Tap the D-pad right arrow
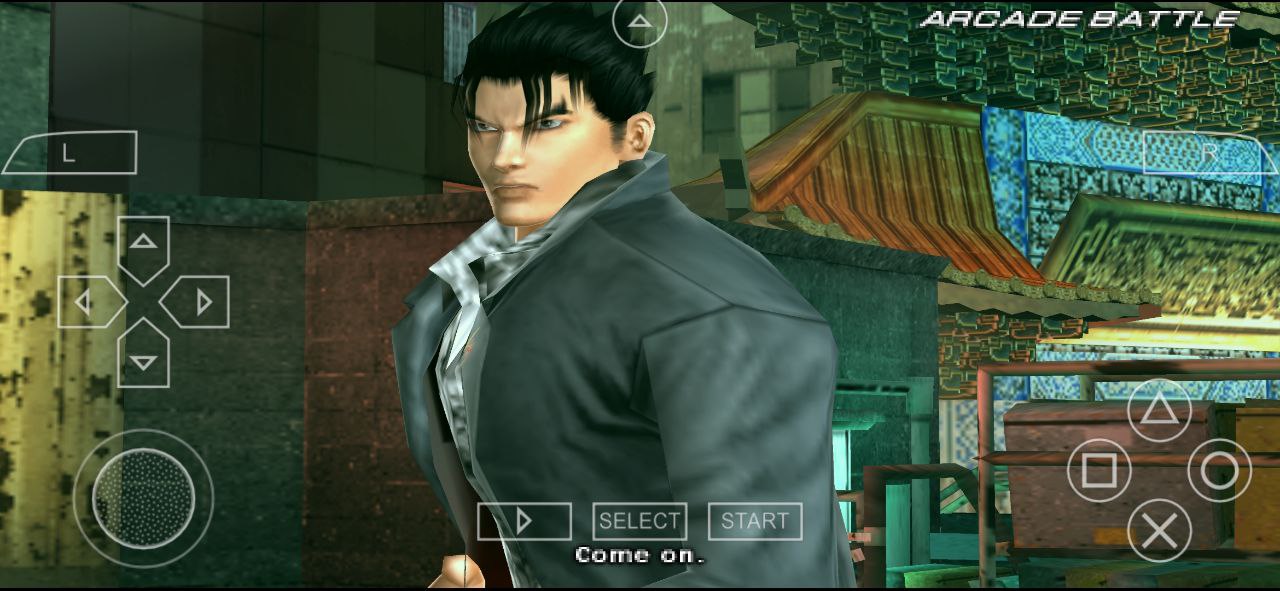 tap(200, 302)
